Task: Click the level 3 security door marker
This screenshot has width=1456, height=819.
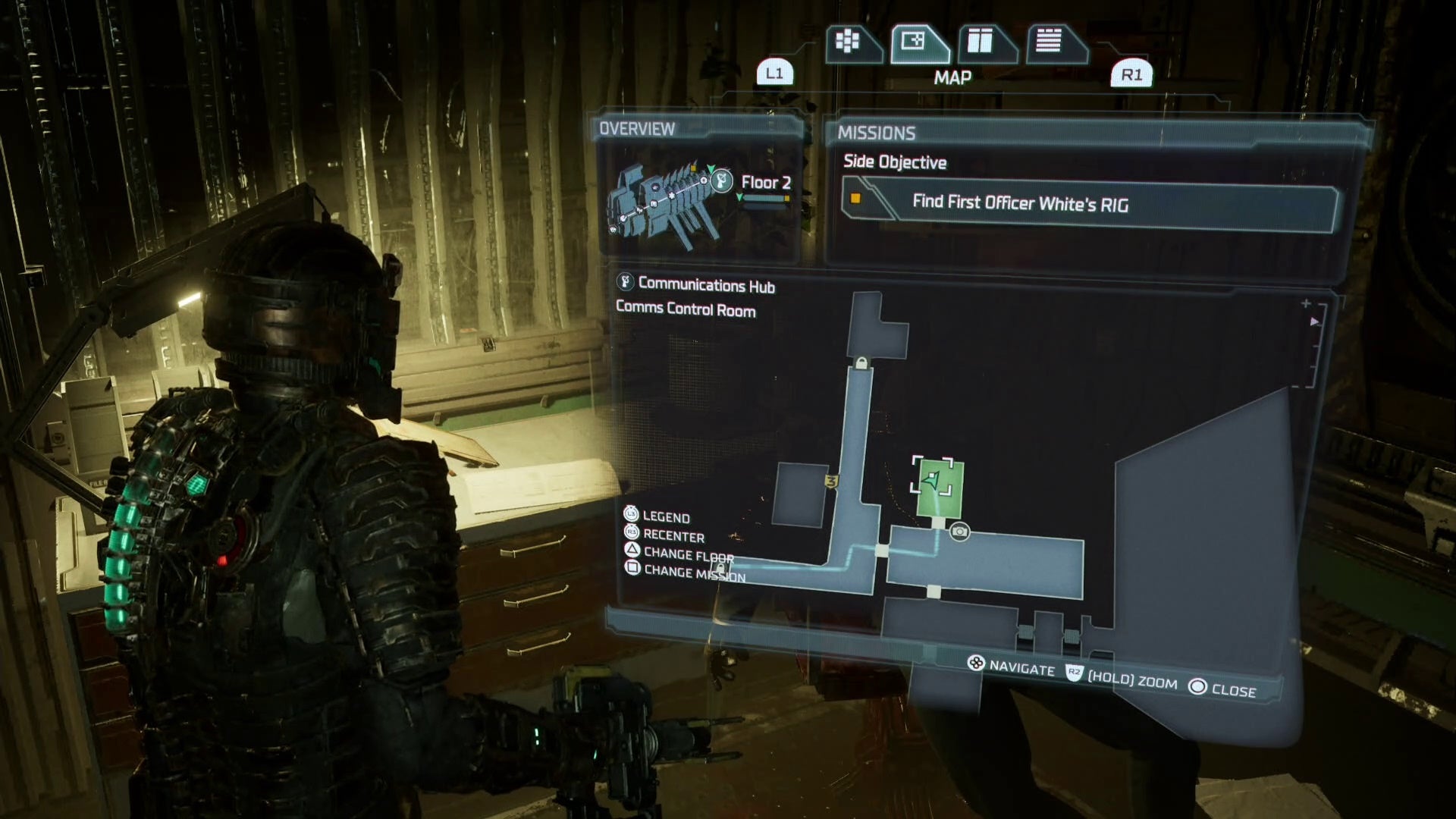Action: pos(831,482)
